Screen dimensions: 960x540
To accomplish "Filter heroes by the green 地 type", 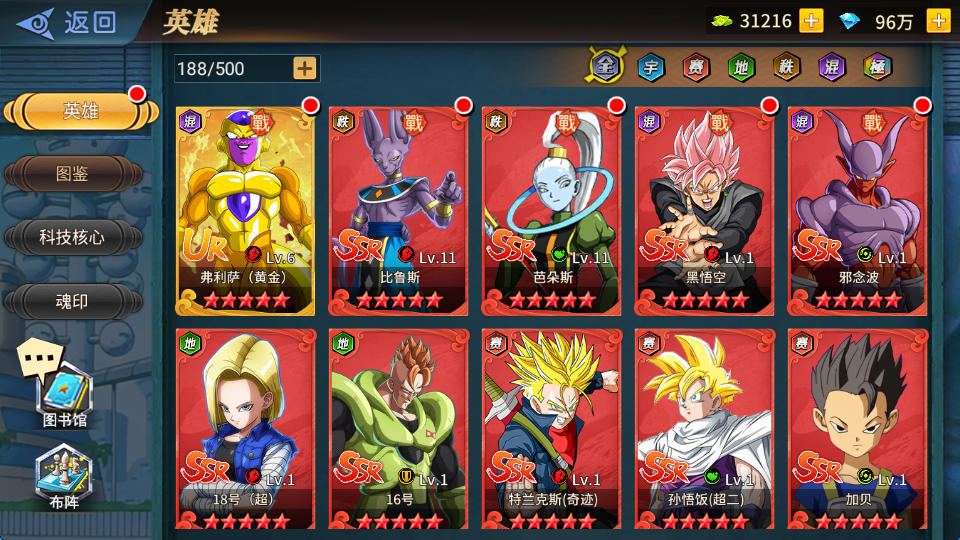I will click(741, 67).
